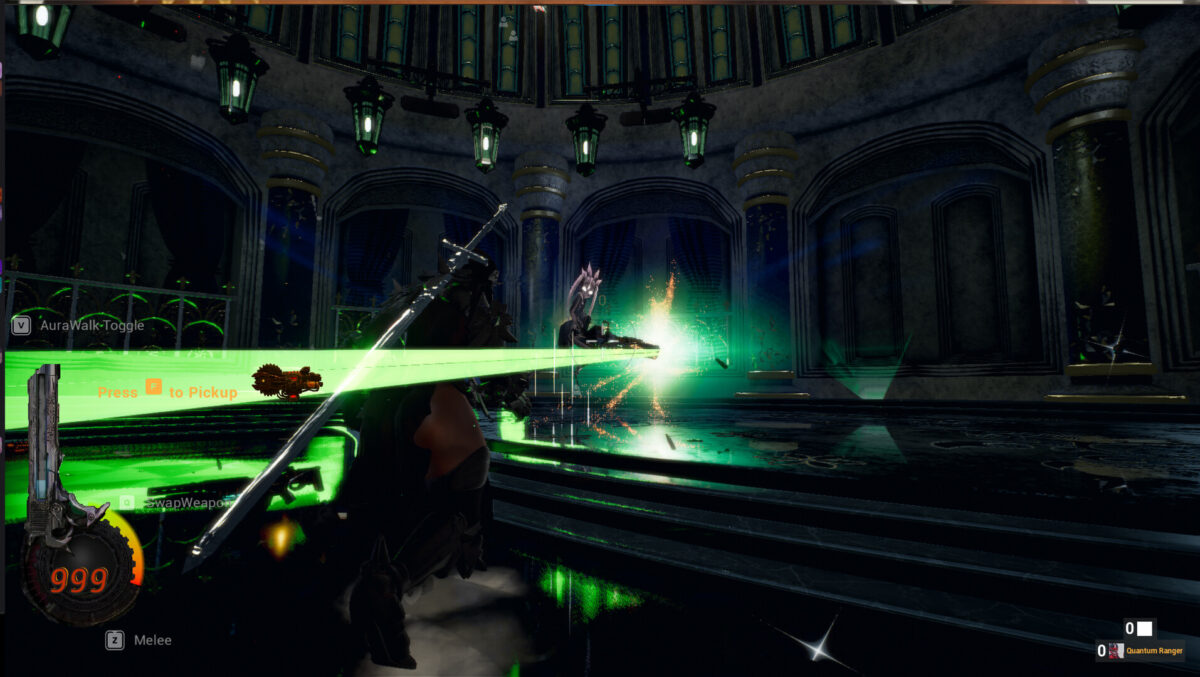Viewport: 1200px width, 677px height.
Task: Activate the Melee action label
Action: tap(152, 640)
